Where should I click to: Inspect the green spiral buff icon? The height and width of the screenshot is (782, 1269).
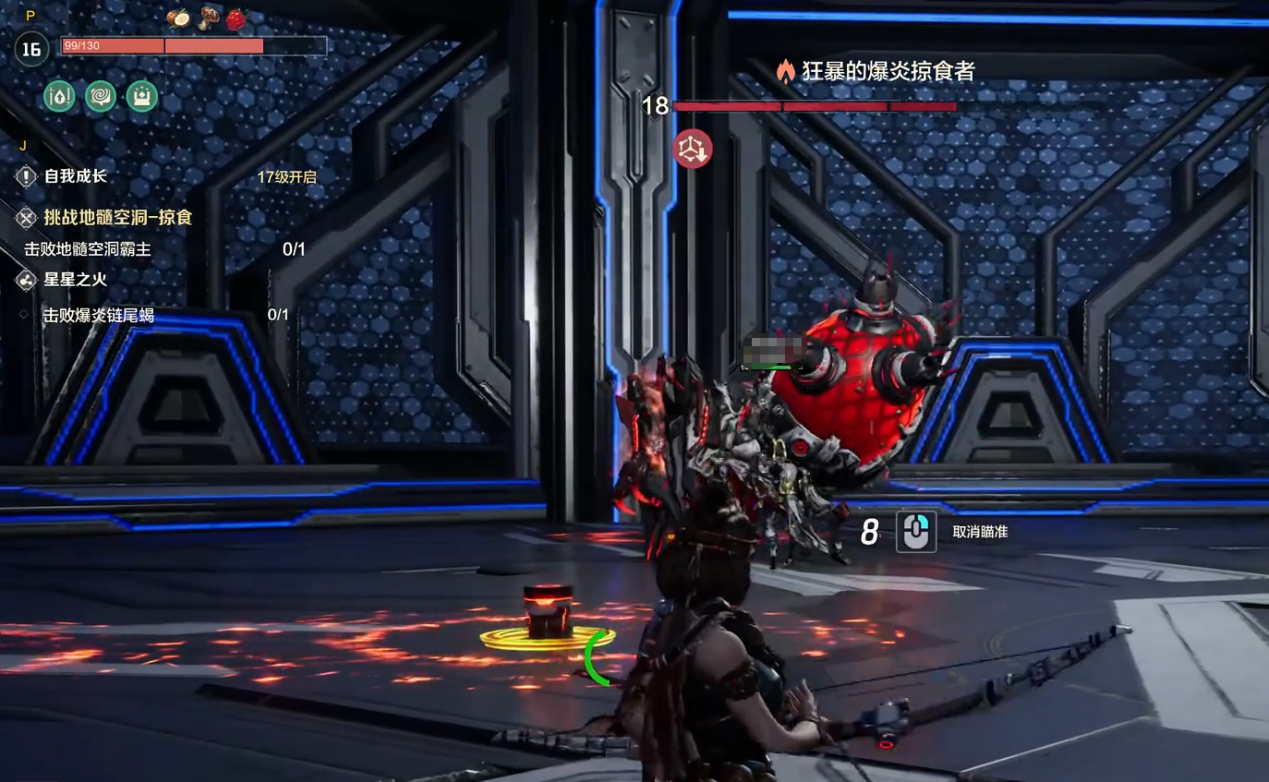(x=101, y=96)
